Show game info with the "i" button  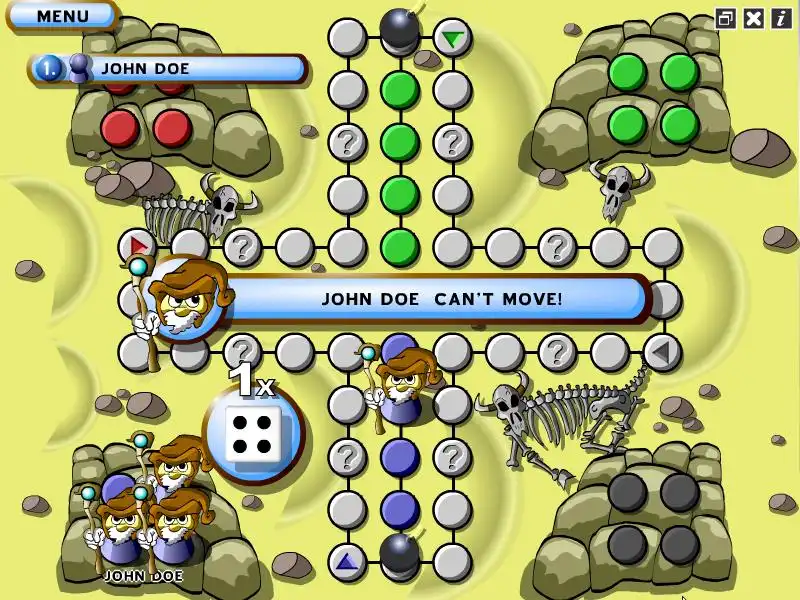coord(780,18)
